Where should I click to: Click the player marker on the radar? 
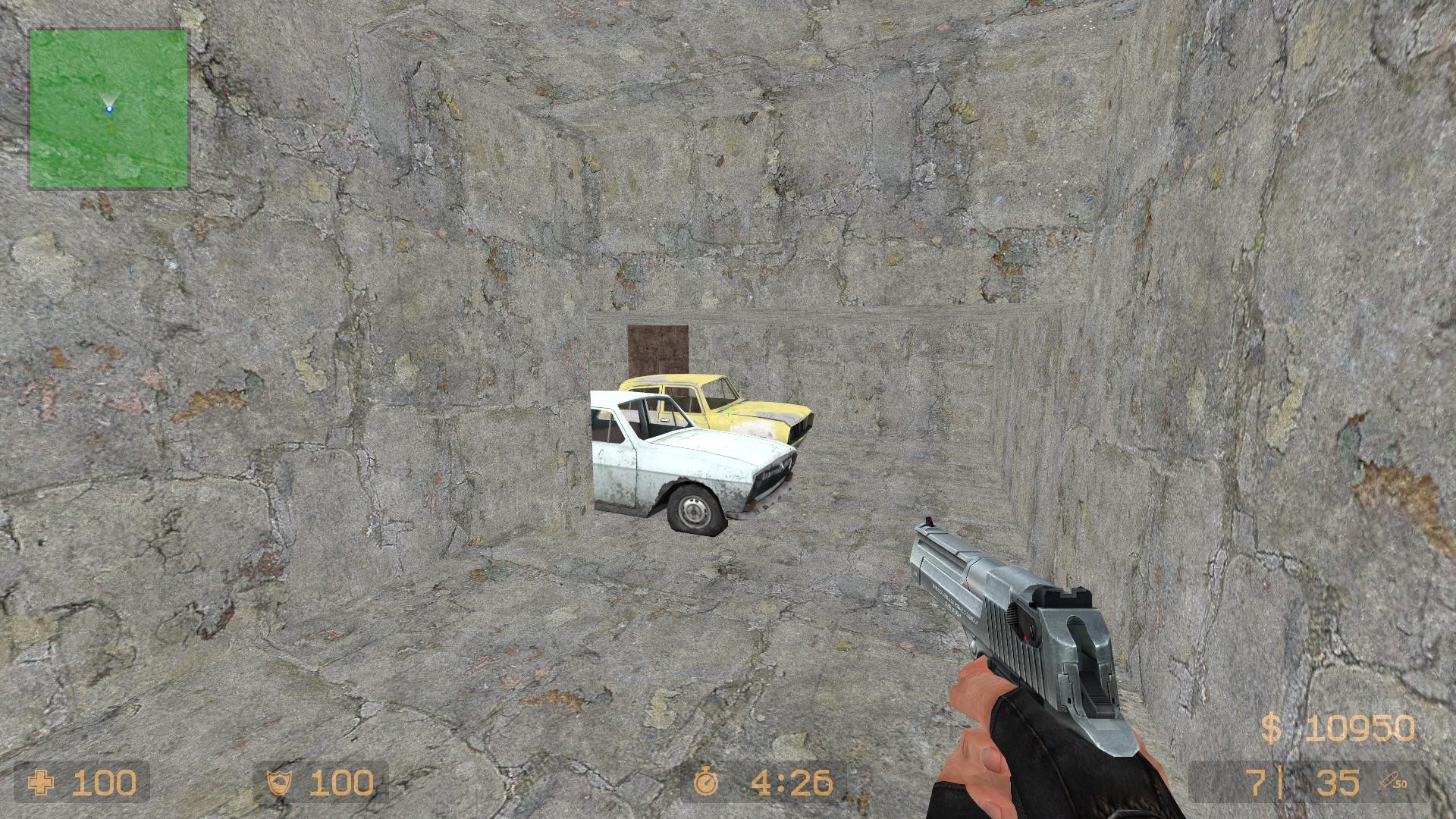pos(109,108)
